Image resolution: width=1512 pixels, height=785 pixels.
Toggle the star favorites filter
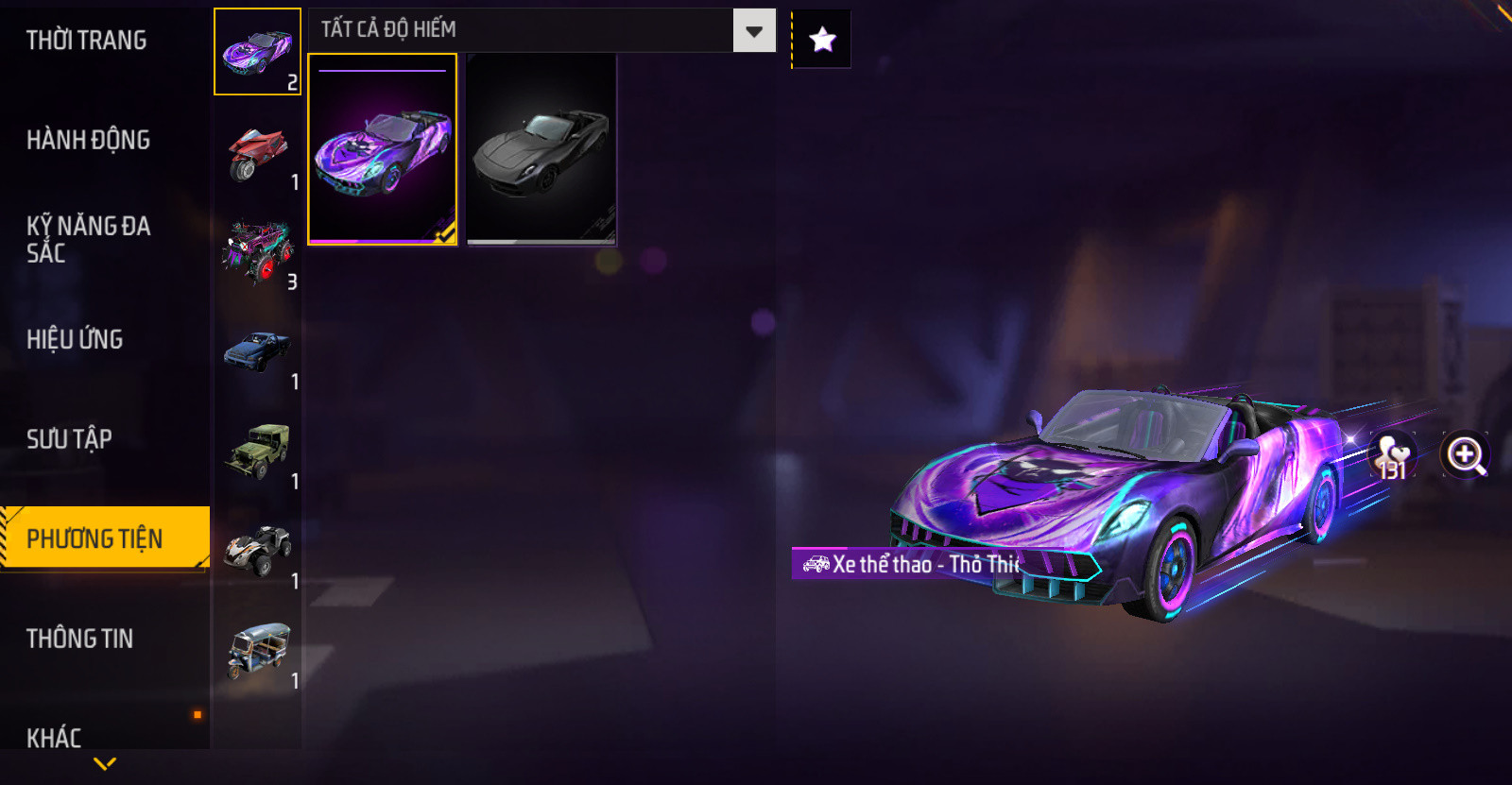[822, 40]
